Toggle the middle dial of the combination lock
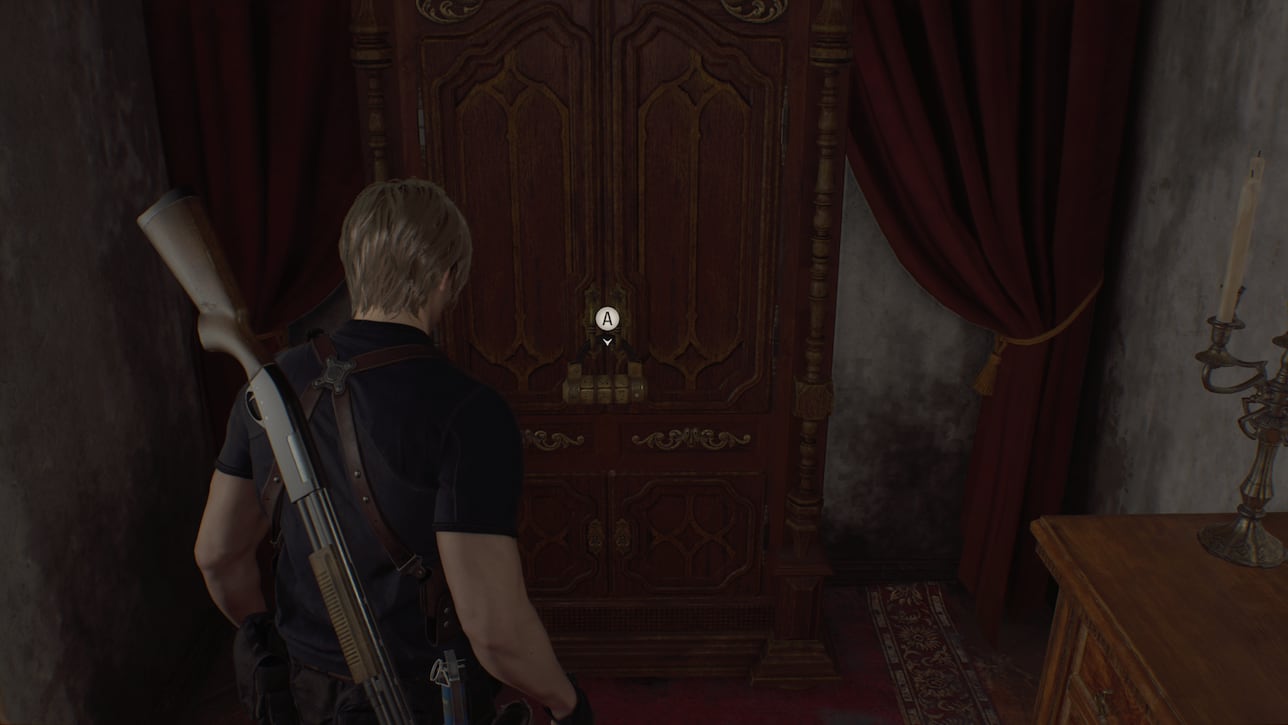Viewport: 1288px width, 725px height. [605, 386]
